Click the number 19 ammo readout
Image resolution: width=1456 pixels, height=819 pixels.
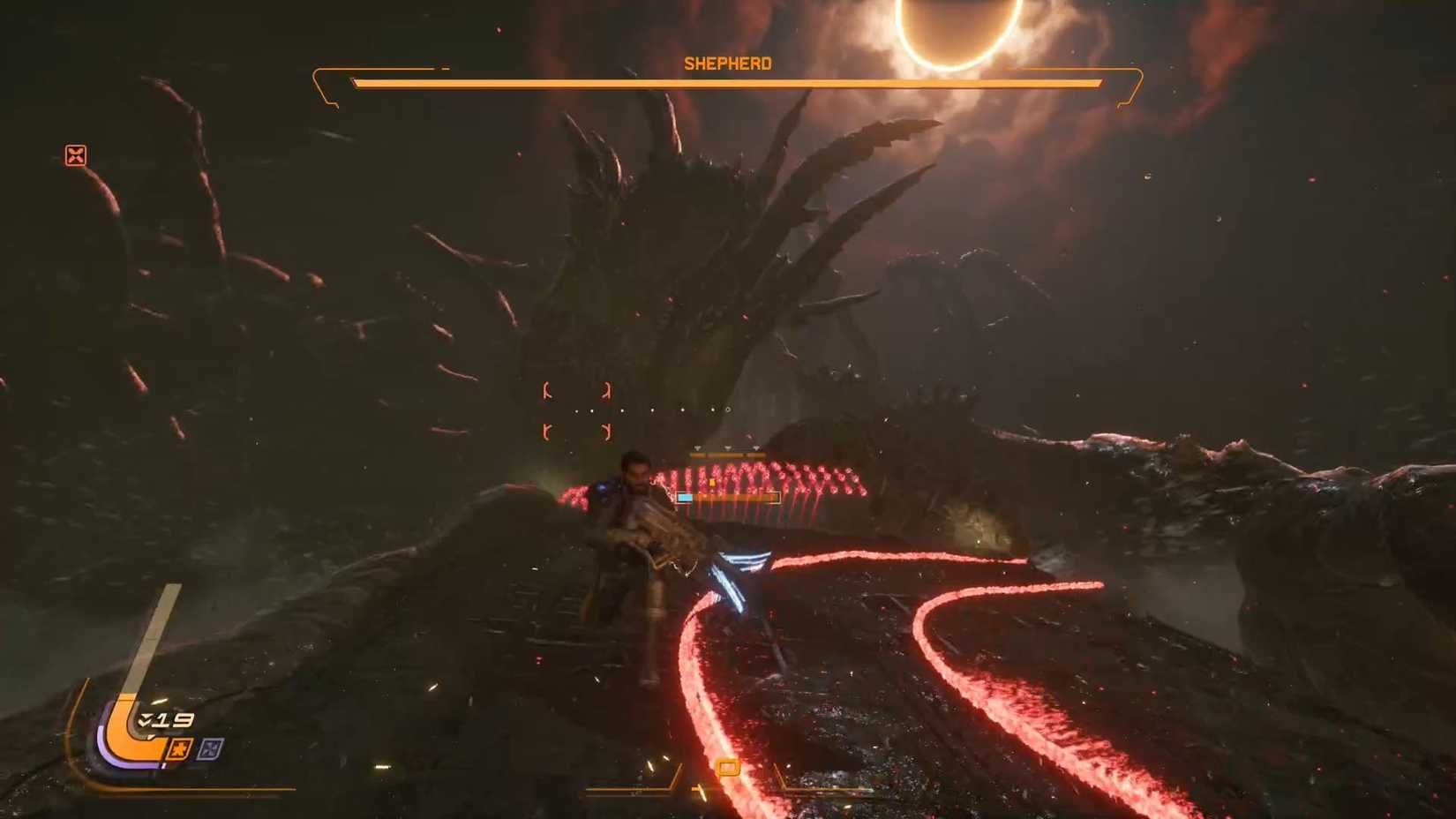(174, 719)
